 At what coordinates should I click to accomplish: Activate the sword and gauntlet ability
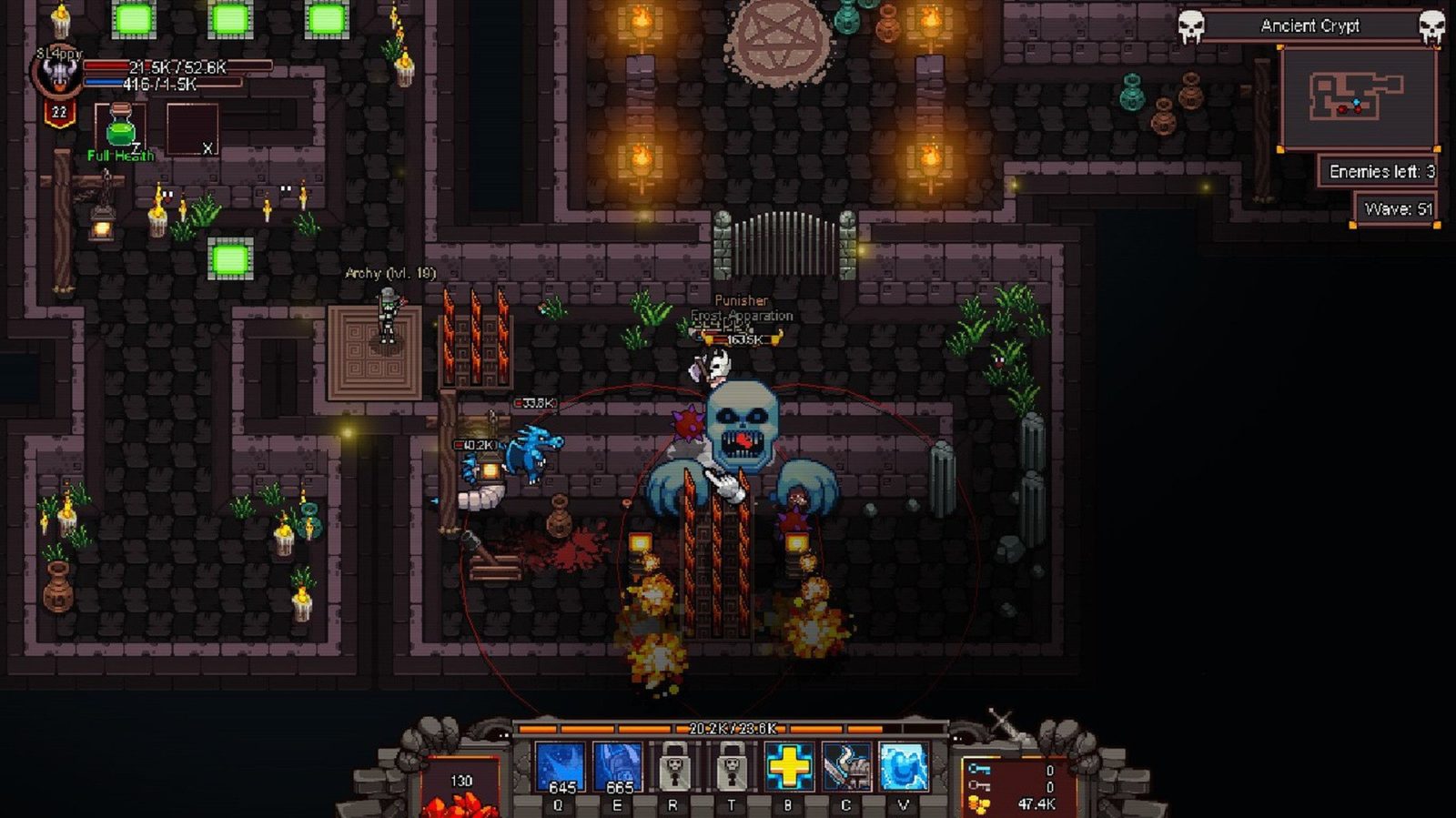point(845,767)
